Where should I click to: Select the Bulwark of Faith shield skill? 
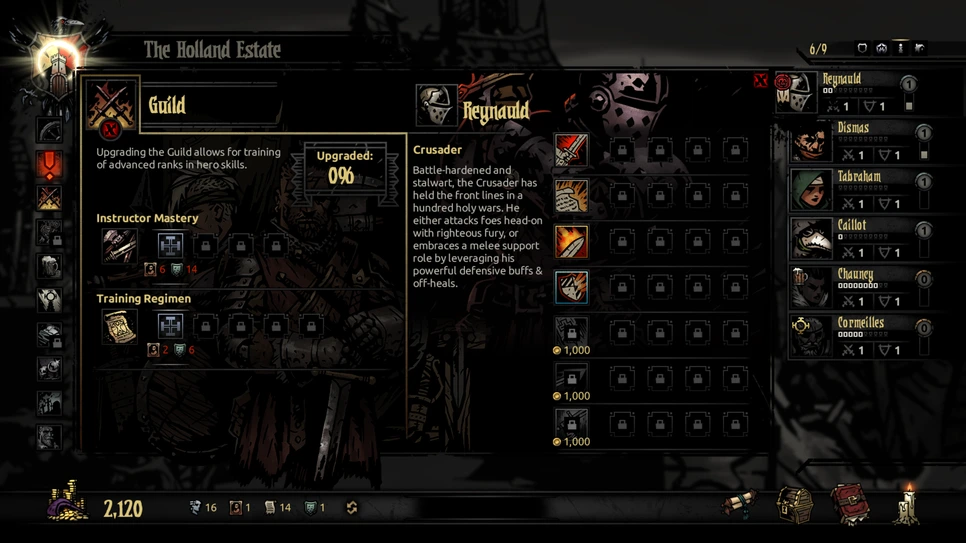coord(571,287)
